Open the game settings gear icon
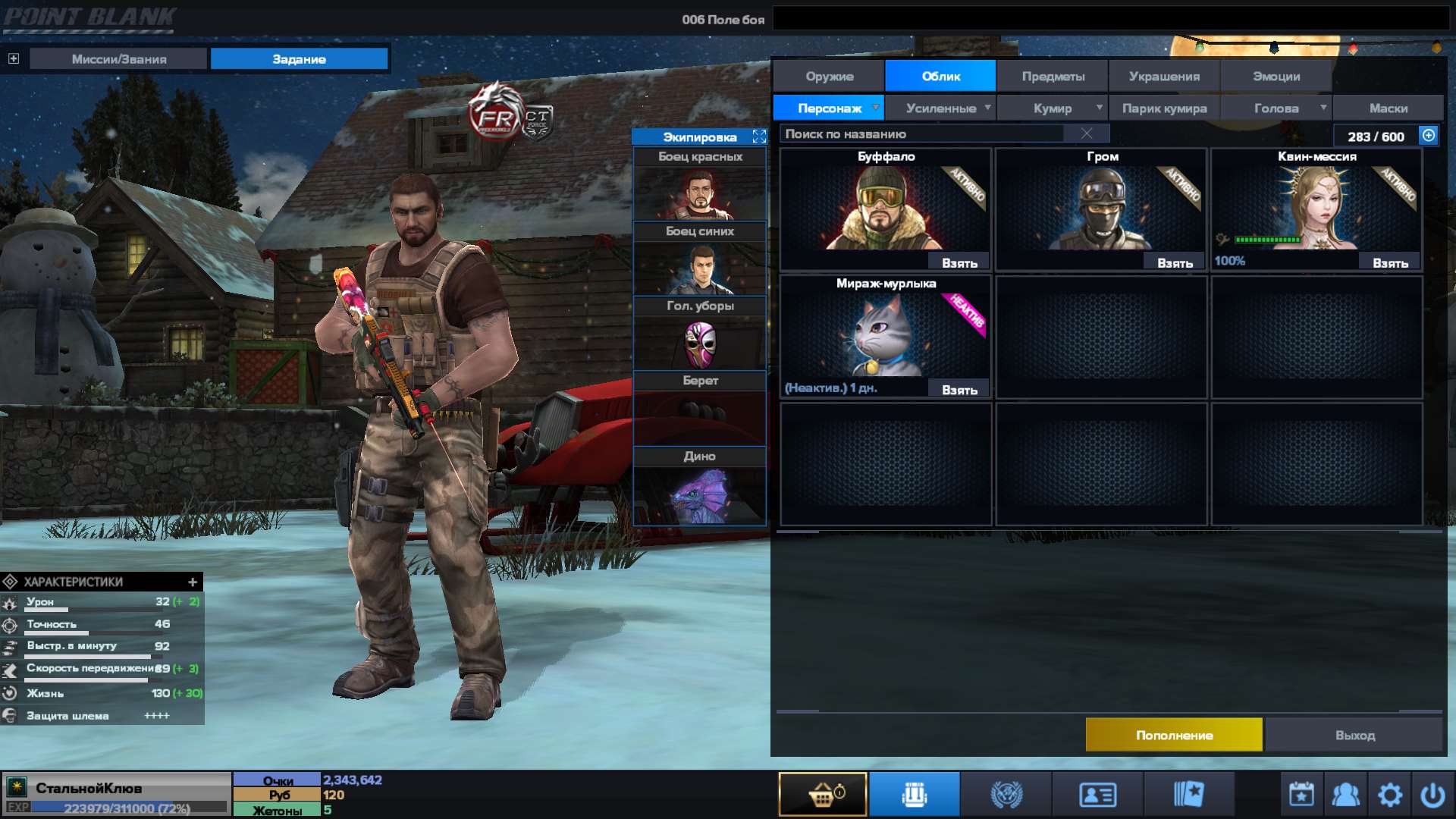Image resolution: width=1456 pixels, height=819 pixels. pyautogui.click(x=1391, y=793)
